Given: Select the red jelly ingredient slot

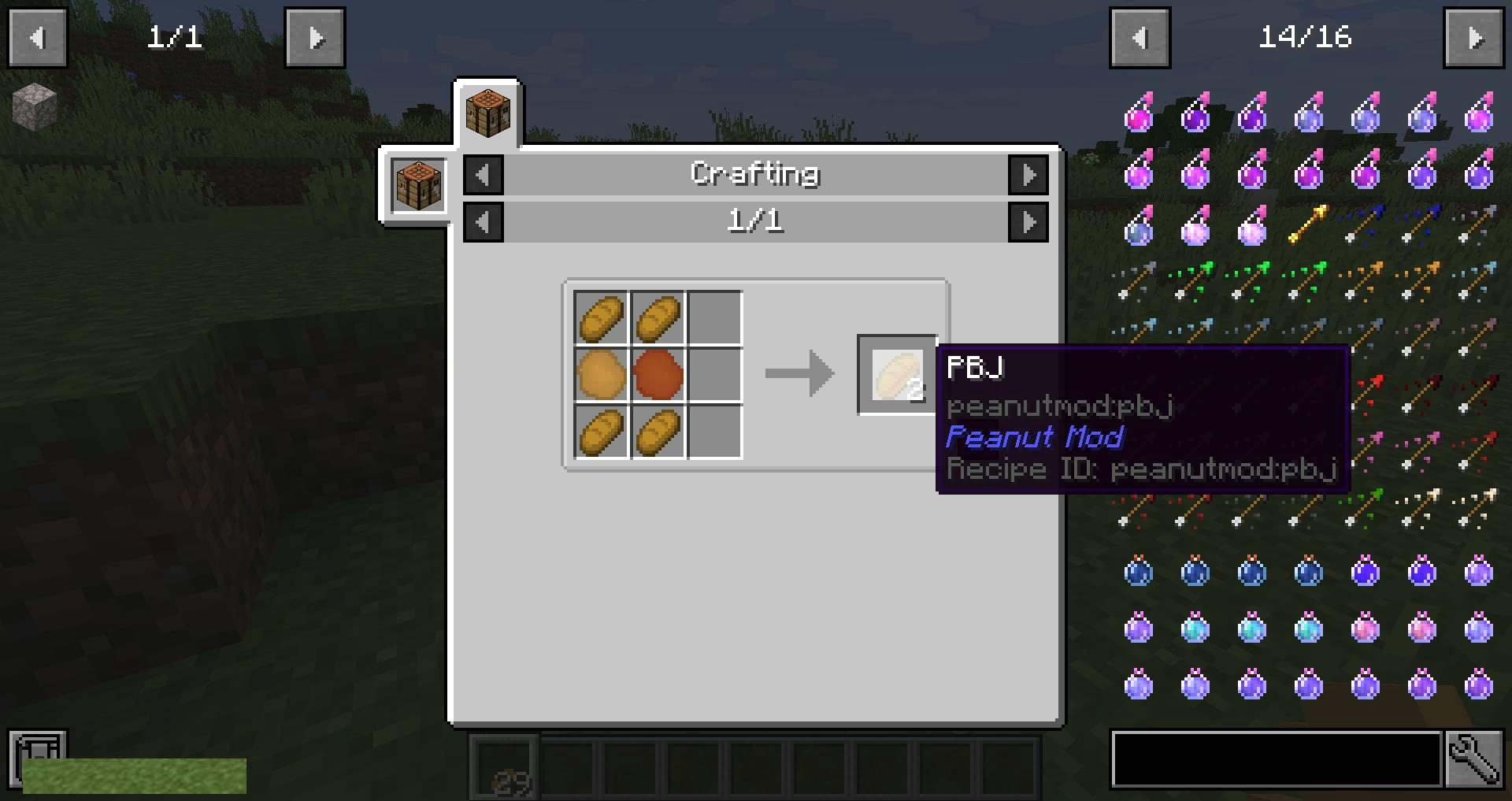Looking at the screenshot, I should pos(658,374).
